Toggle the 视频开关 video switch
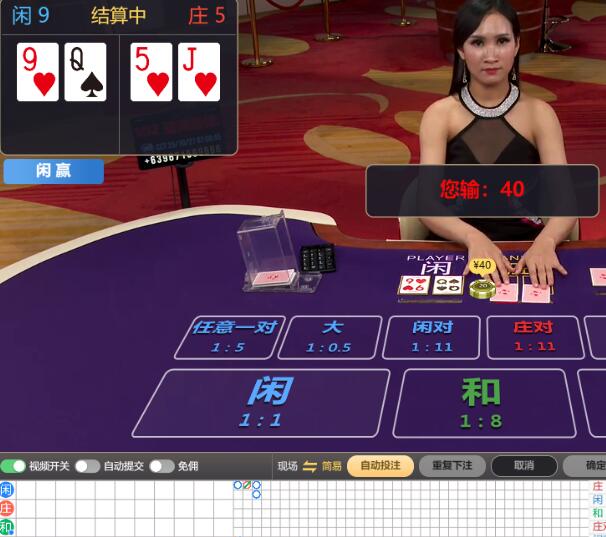 pyautogui.click(x=14, y=466)
